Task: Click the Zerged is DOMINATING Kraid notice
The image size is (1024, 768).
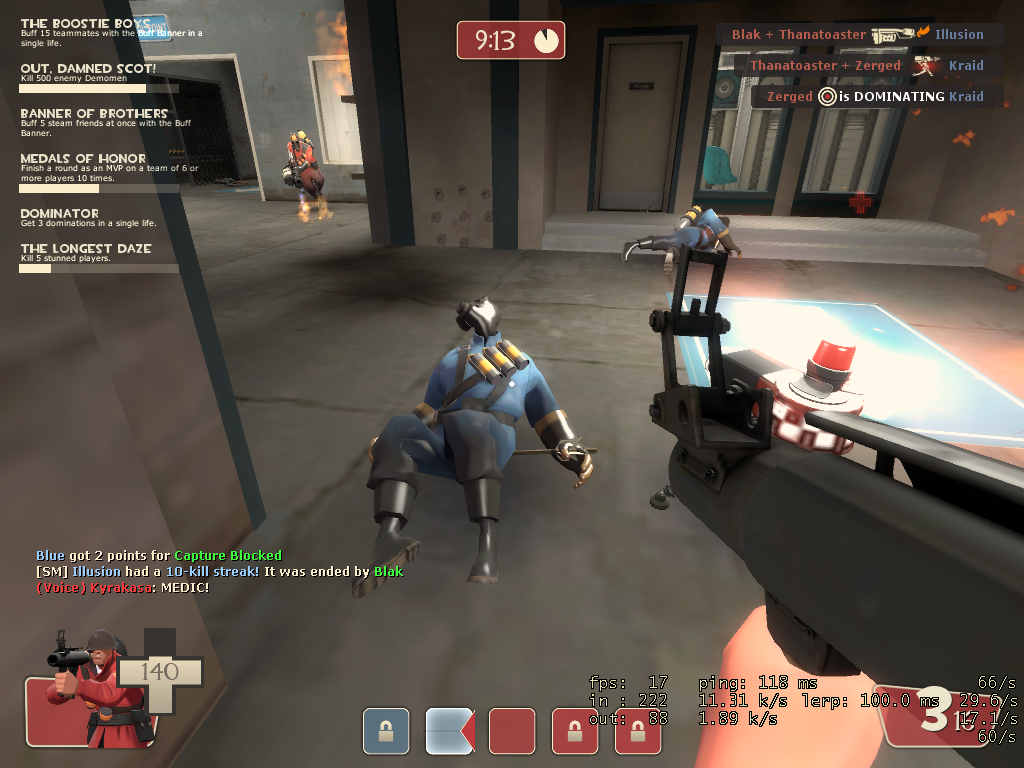Action: 875,97
